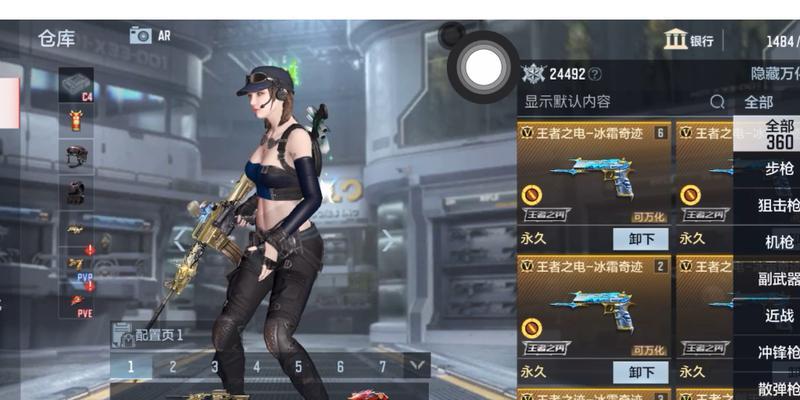Open the AR camera view
Viewport: 800px width, 400px height.
[x=150, y=35]
